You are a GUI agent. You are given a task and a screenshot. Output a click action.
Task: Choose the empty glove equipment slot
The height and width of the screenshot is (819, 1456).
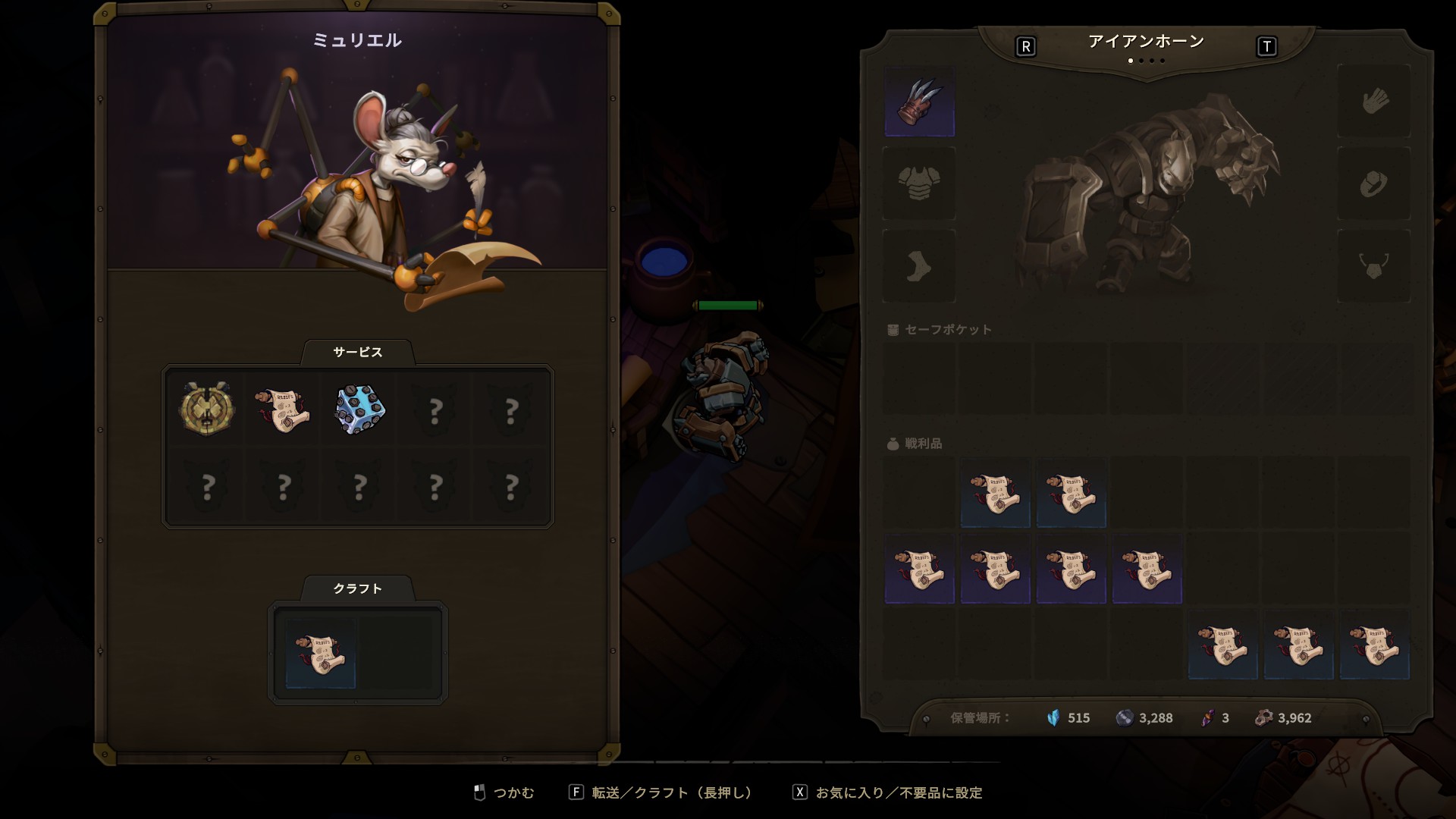click(x=1373, y=101)
